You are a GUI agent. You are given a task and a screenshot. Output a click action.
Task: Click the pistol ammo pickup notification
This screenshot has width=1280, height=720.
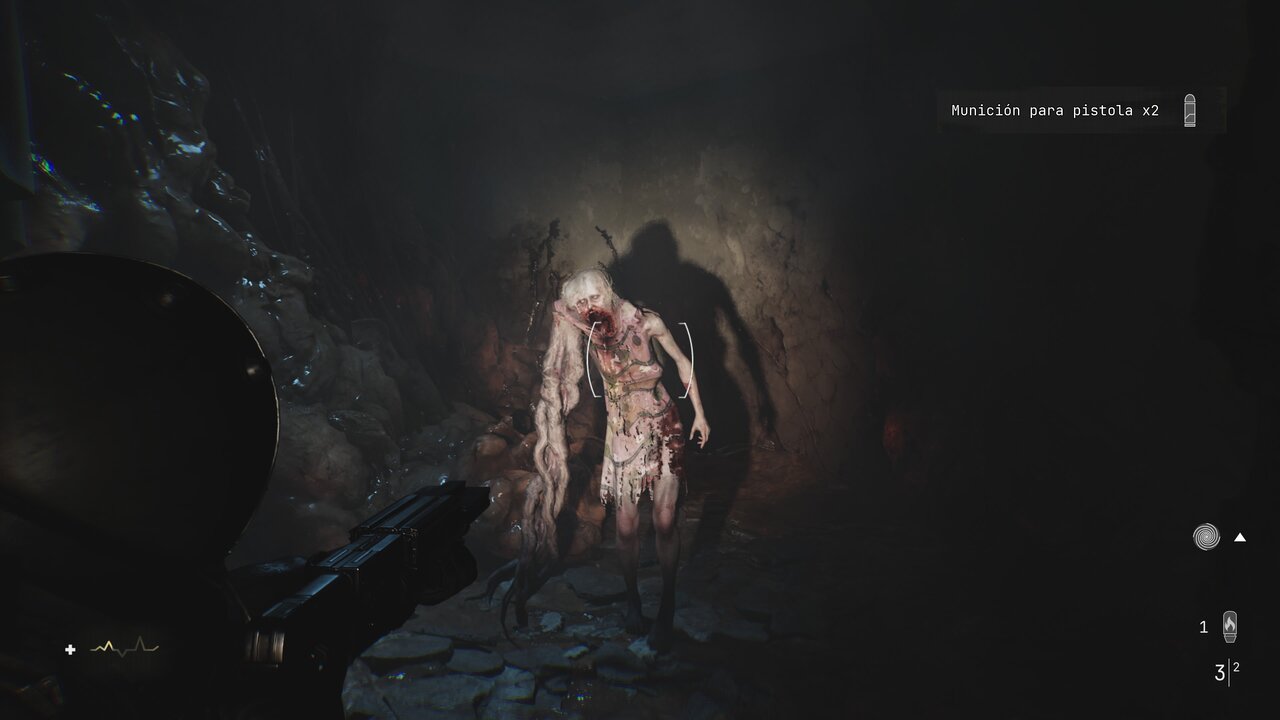1055,111
